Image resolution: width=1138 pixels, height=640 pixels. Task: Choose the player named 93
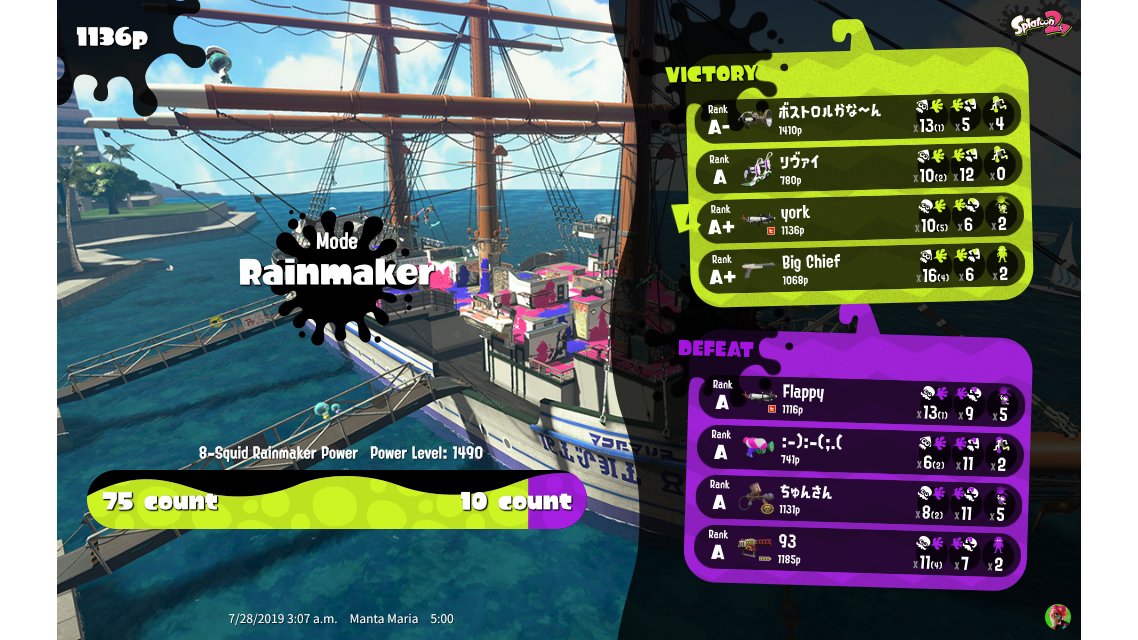[860, 549]
